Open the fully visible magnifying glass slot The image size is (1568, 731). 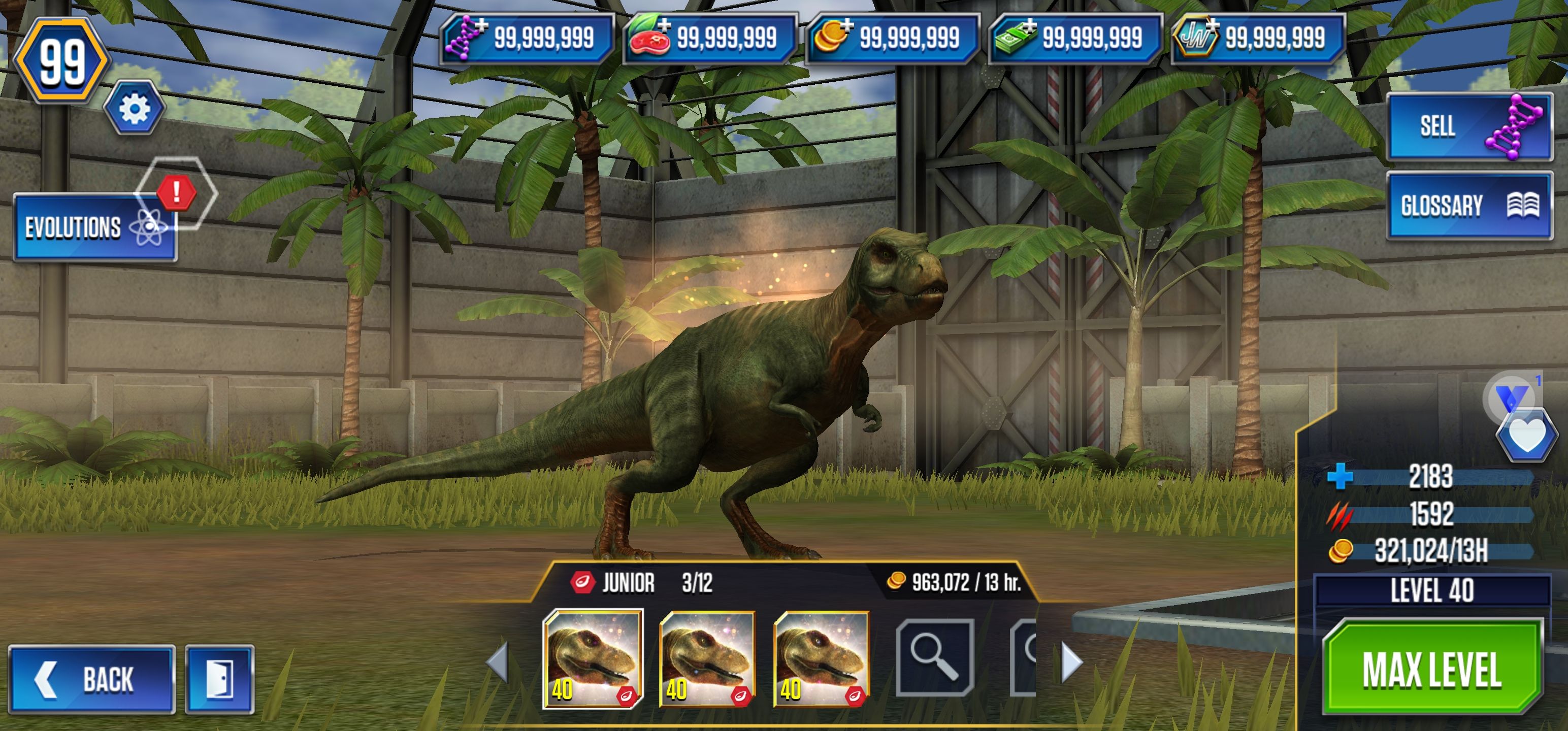pos(934,657)
